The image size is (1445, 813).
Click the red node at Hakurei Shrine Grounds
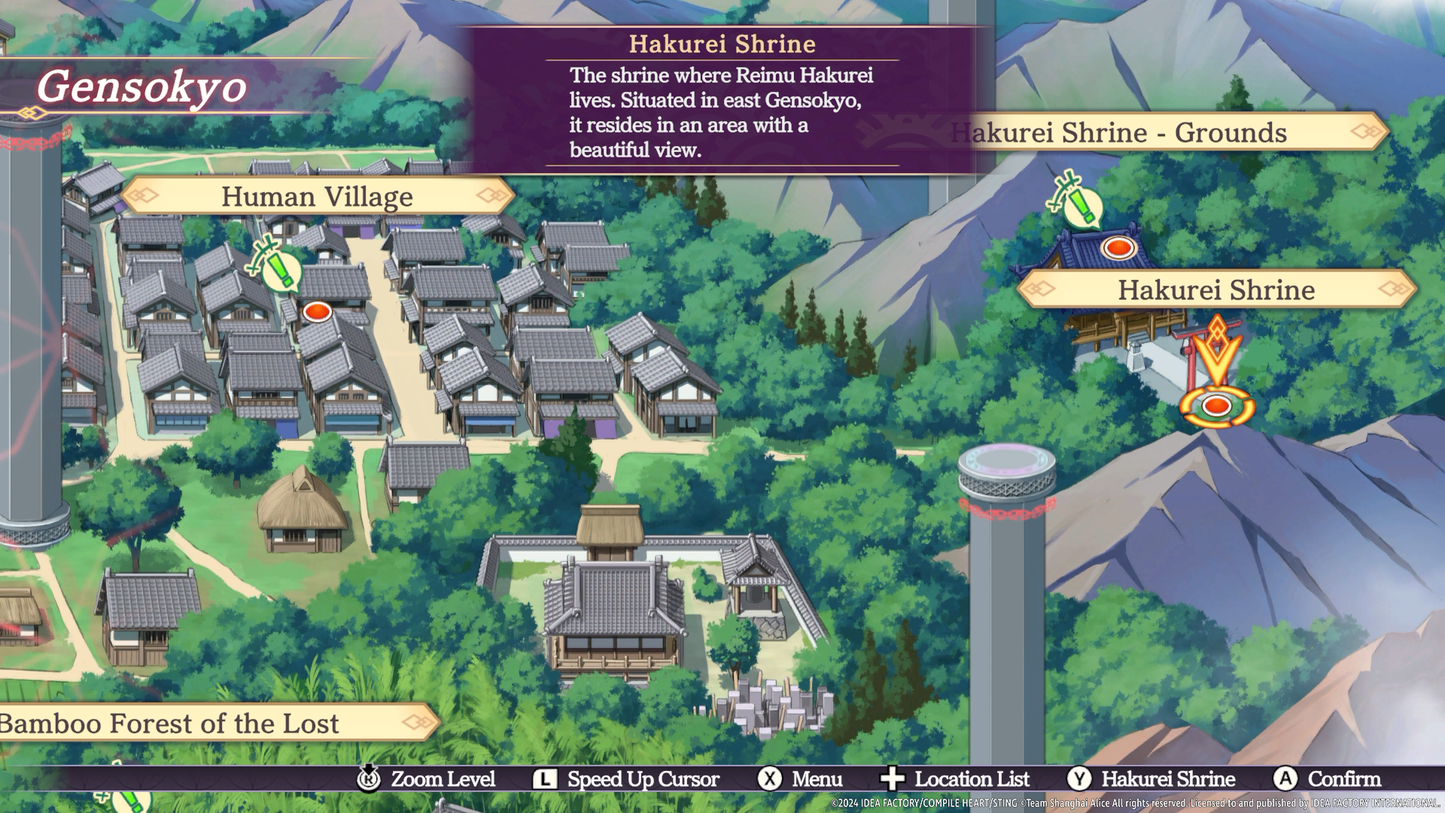[x=1117, y=247]
